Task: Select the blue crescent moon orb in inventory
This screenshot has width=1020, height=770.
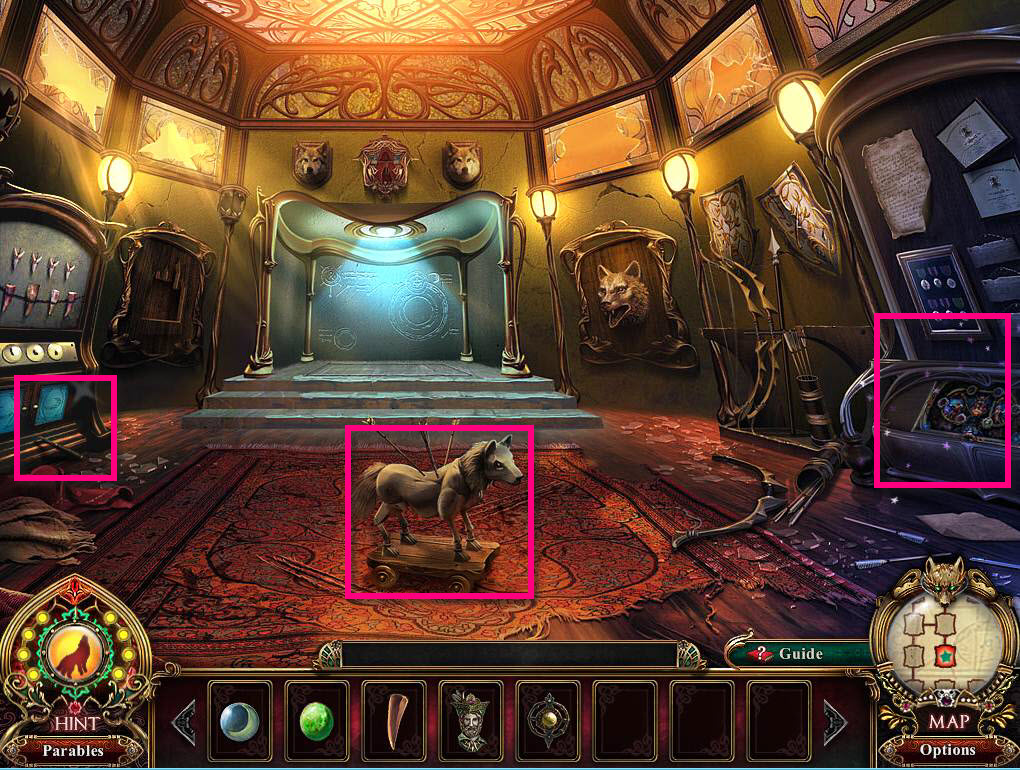Action: coord(239,721)
